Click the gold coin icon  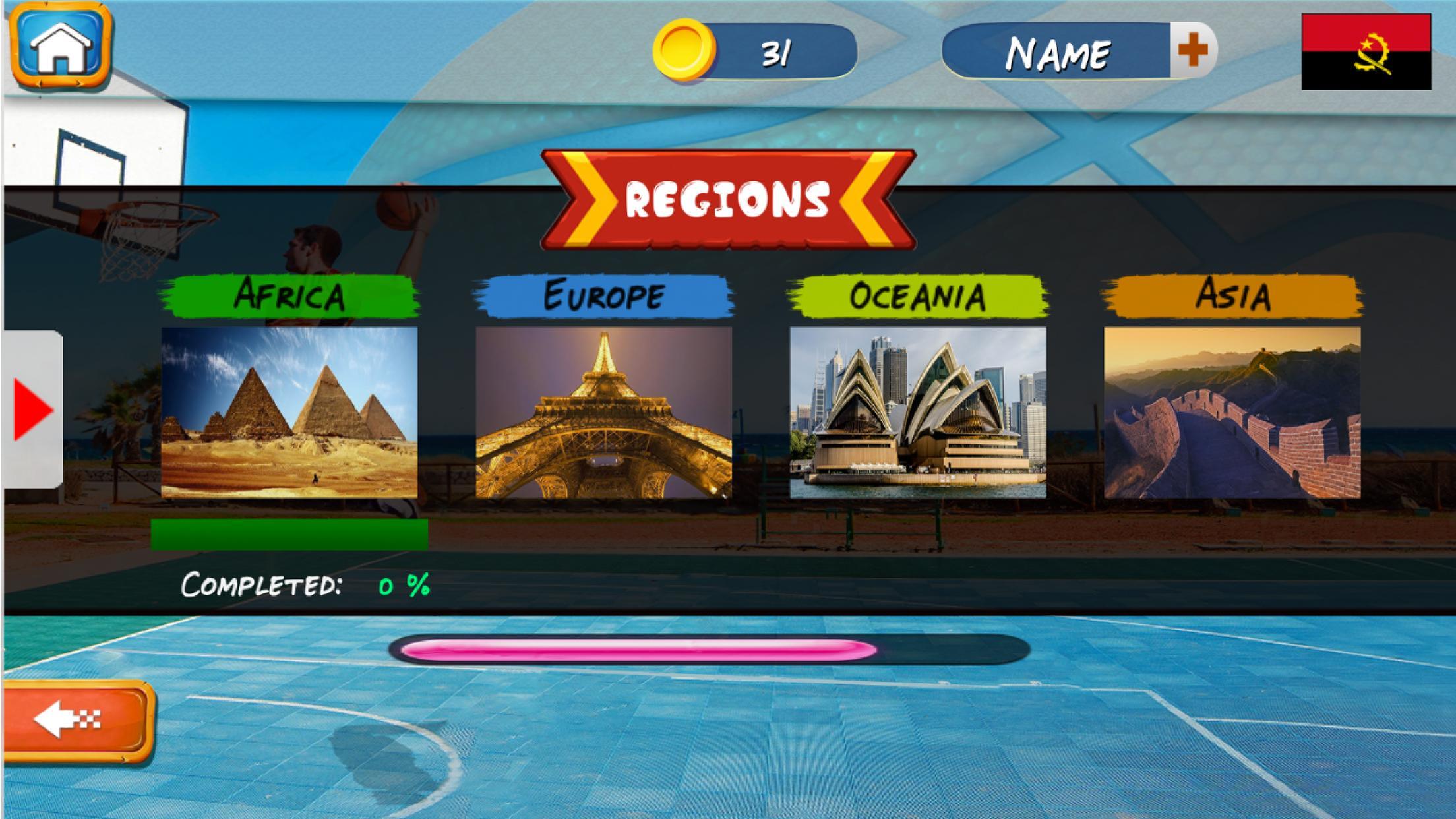684,50
